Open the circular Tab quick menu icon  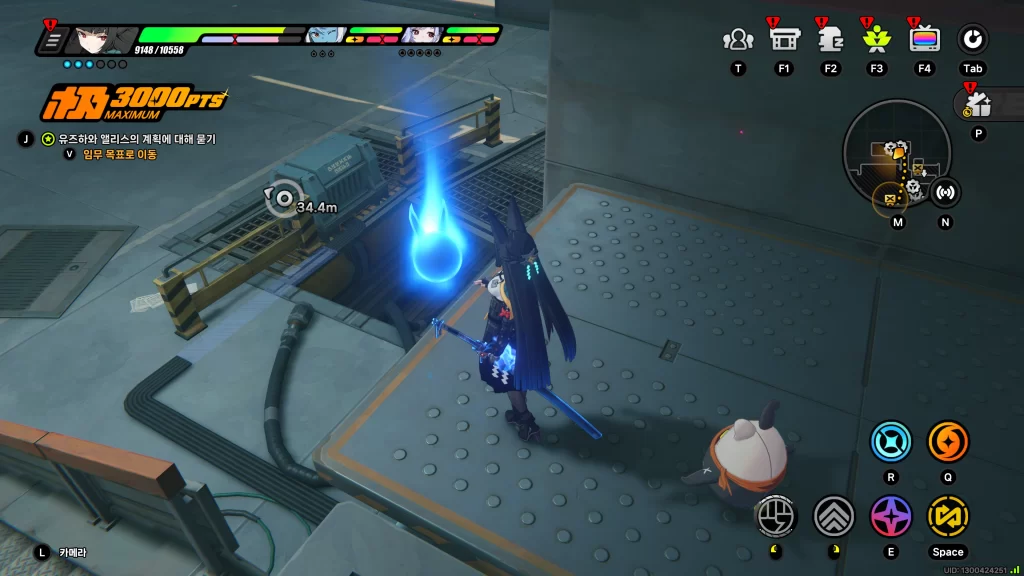(x=972, y=39)
